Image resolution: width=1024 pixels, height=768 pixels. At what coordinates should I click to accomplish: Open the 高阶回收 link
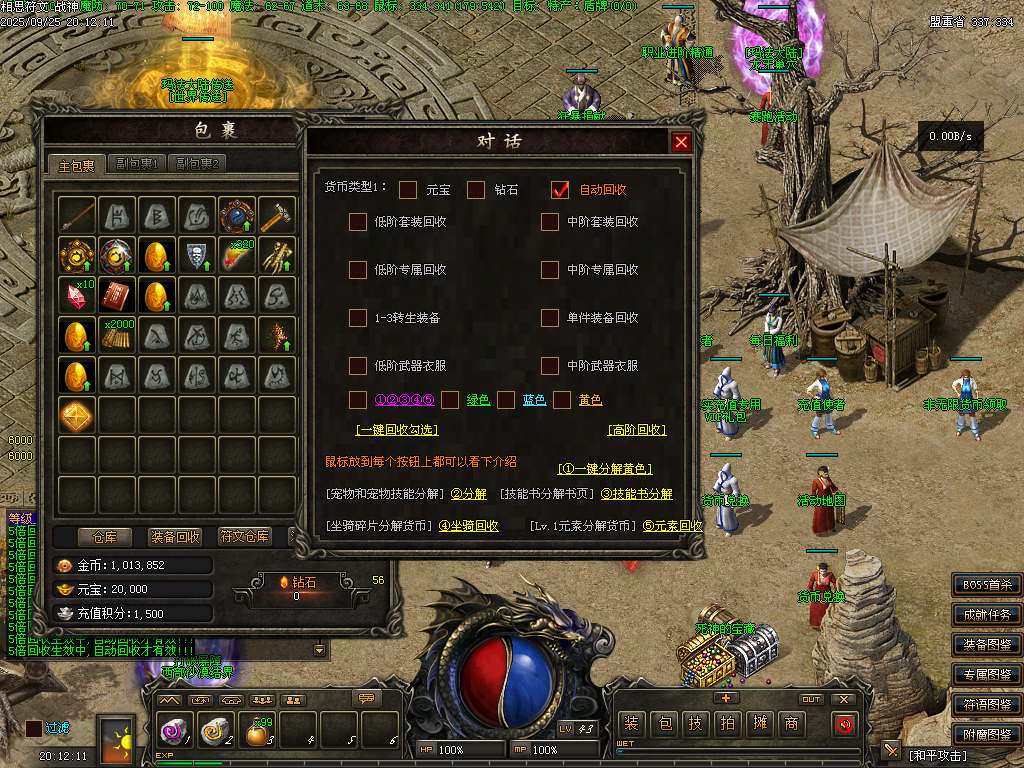[x=637, y=430]
